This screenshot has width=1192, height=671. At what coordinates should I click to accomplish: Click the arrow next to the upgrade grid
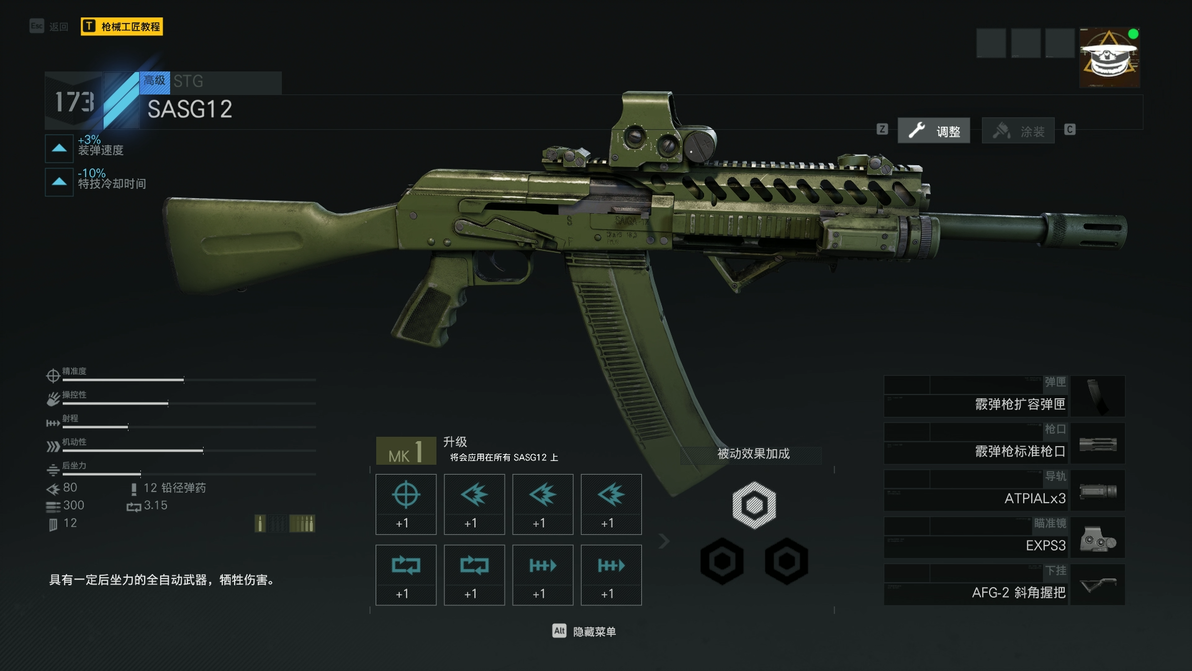point(664,541)
